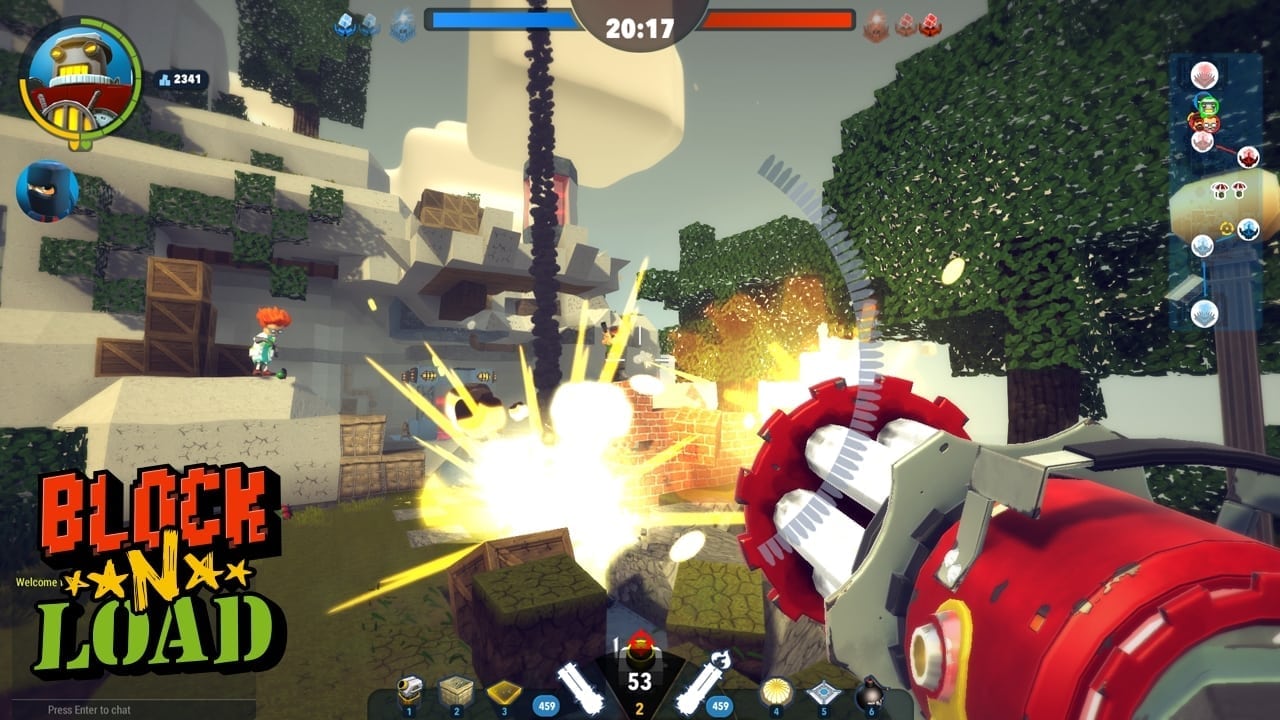Image resolution: width=1280 pixels, height=720 pixels.
Task: Equip the black bomb in slot 6
Action: click(x=869, y=690)
